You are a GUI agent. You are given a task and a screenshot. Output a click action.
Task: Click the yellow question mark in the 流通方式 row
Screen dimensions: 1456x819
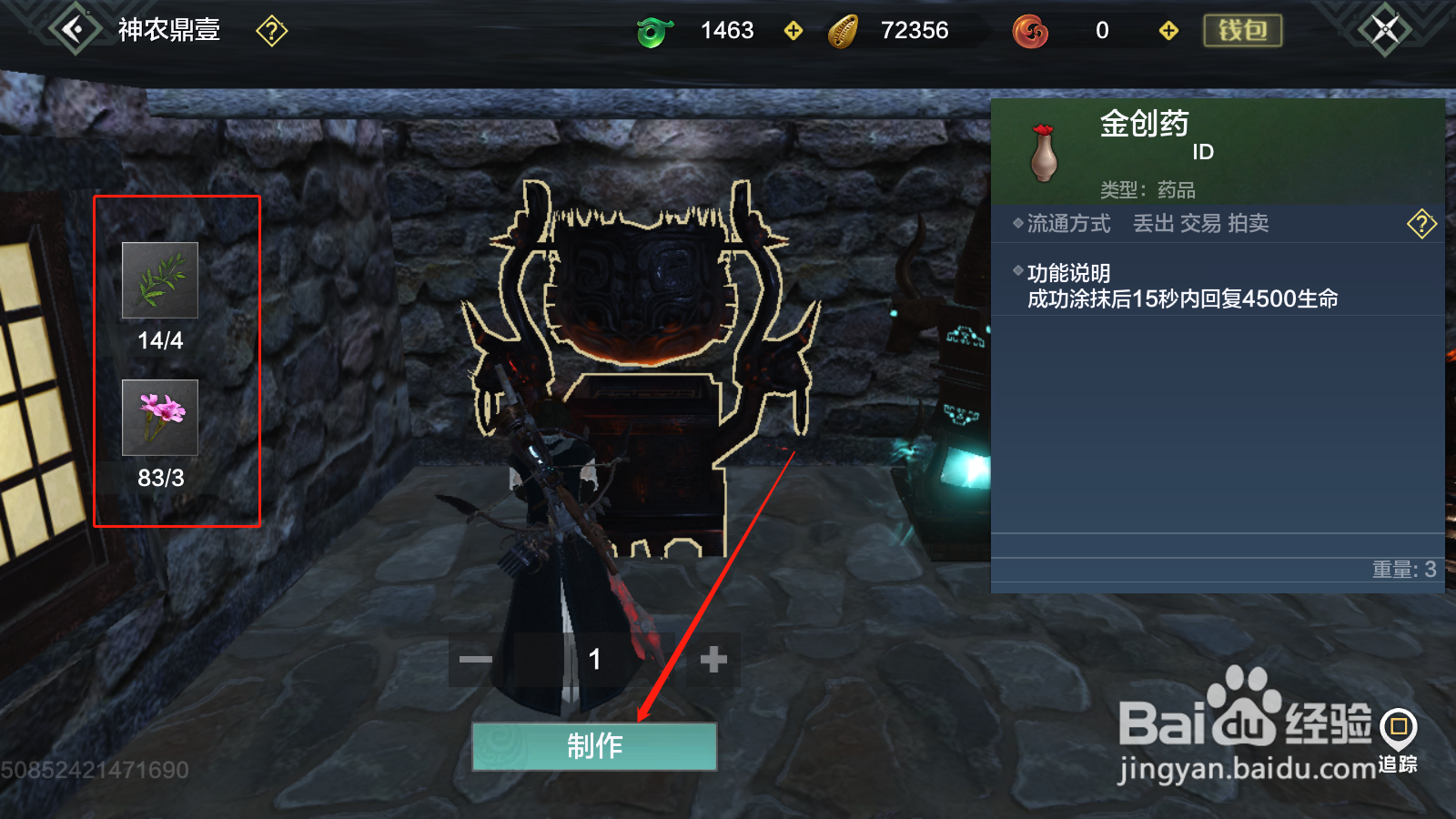click(1421, 223)
